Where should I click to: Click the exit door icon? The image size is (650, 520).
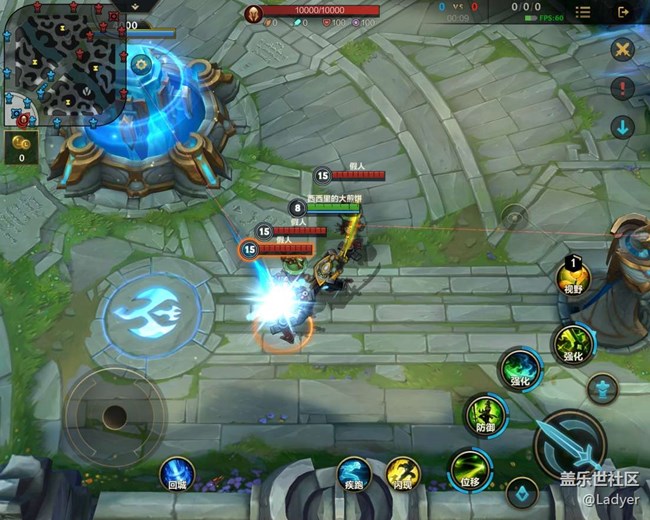pyautogui.click(x=624, y=12)
